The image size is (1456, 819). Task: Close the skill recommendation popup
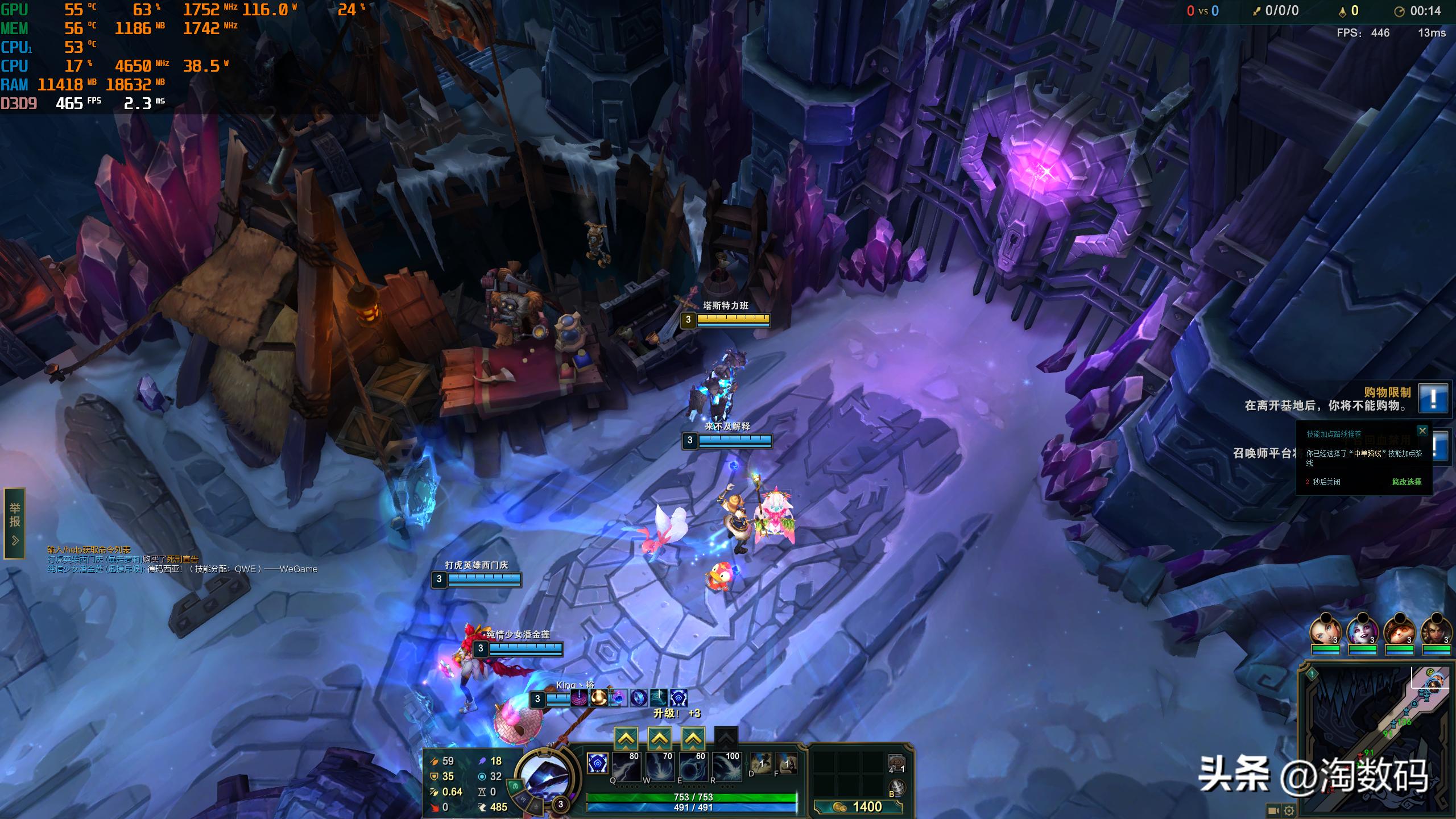point(1422,431)
